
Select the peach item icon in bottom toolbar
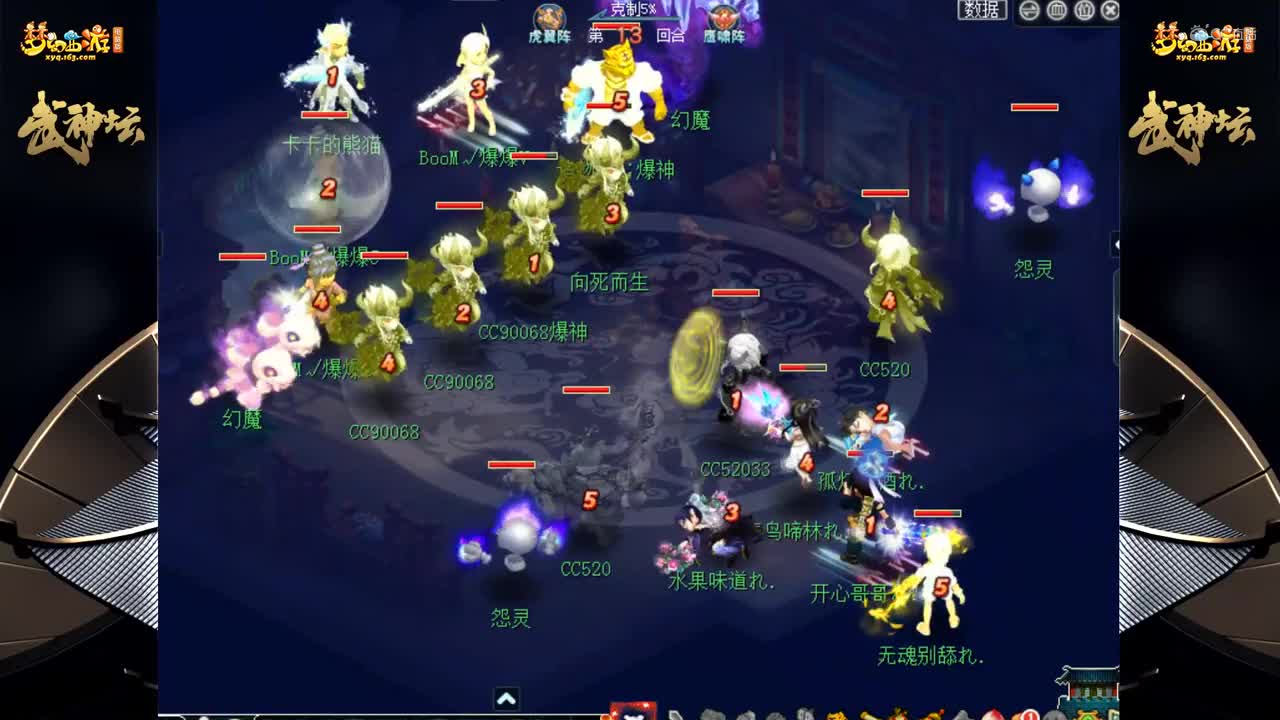[992, 714]
